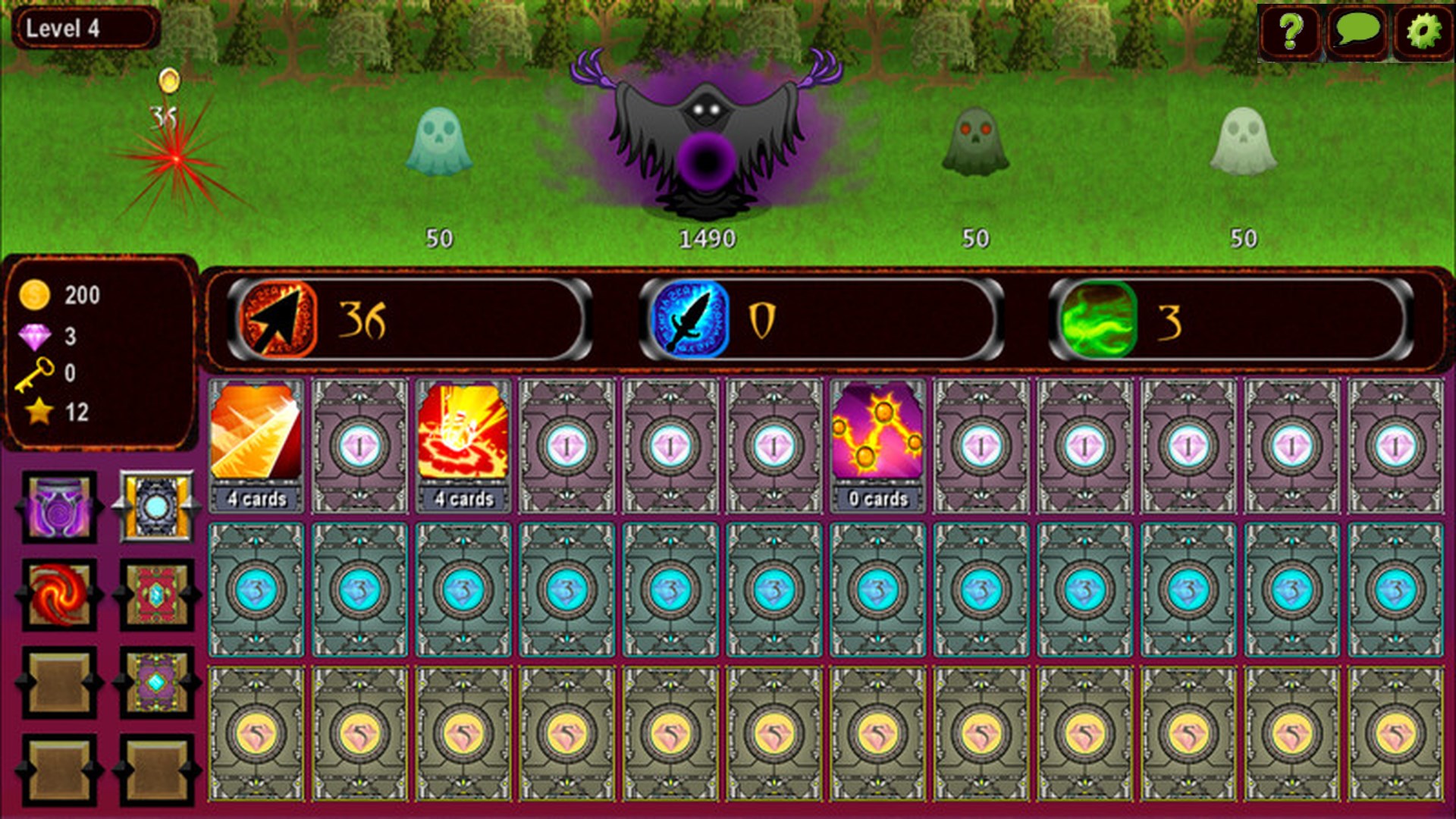Open the help question mark button

click(1290, 32)
